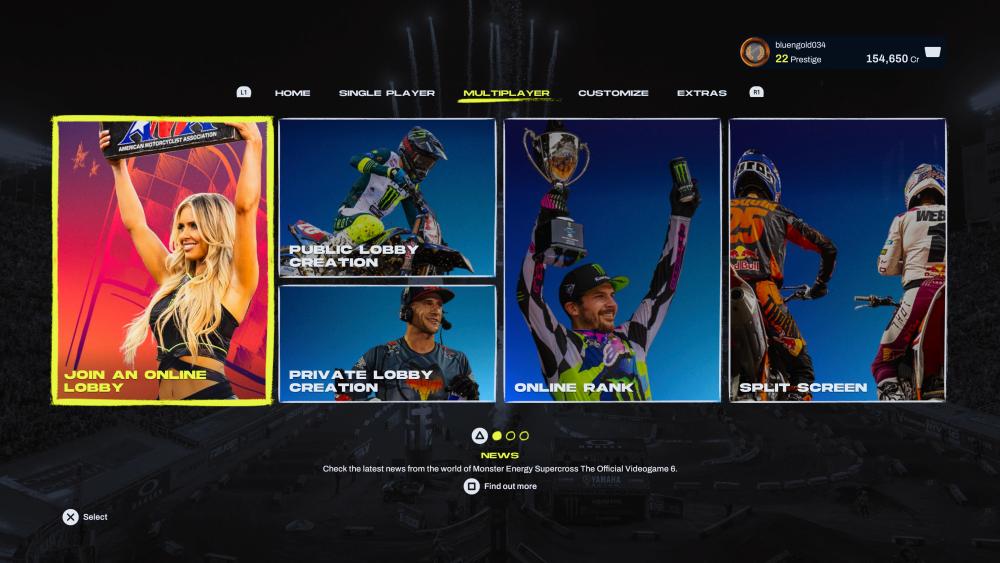This screenshot has width=1000, height=563.
Task: Choose Join an Online Lobby tile
Action: 162,260
